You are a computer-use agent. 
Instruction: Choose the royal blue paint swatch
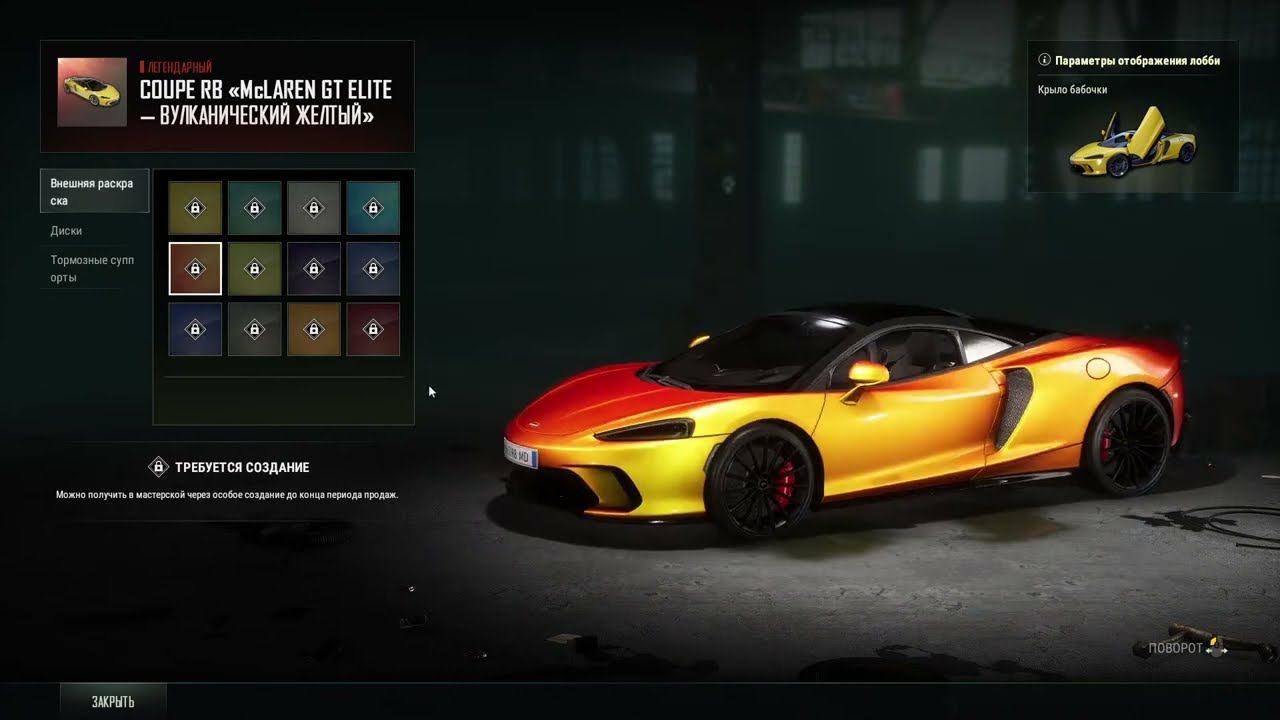(195, 328)
